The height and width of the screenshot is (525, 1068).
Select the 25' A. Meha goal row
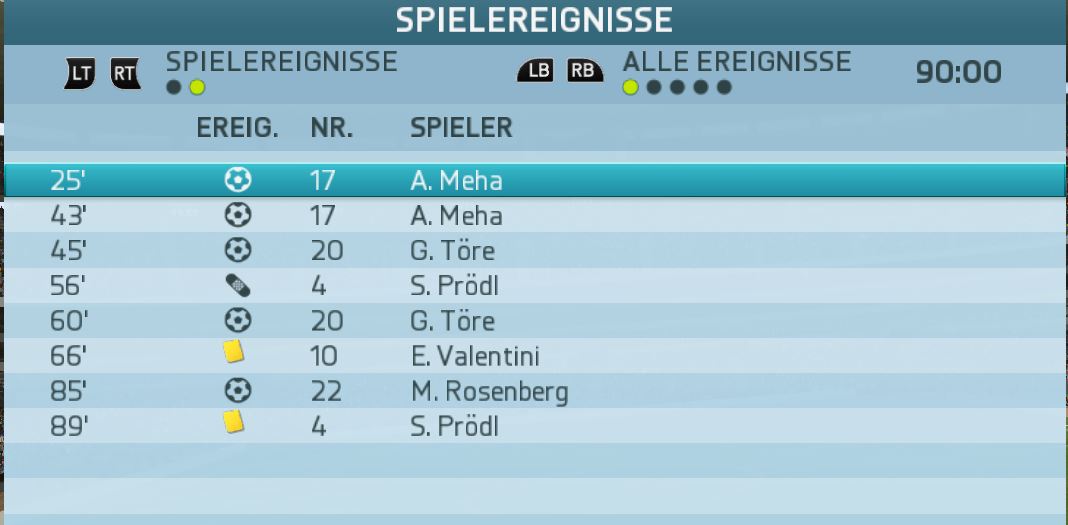[534, 180]
